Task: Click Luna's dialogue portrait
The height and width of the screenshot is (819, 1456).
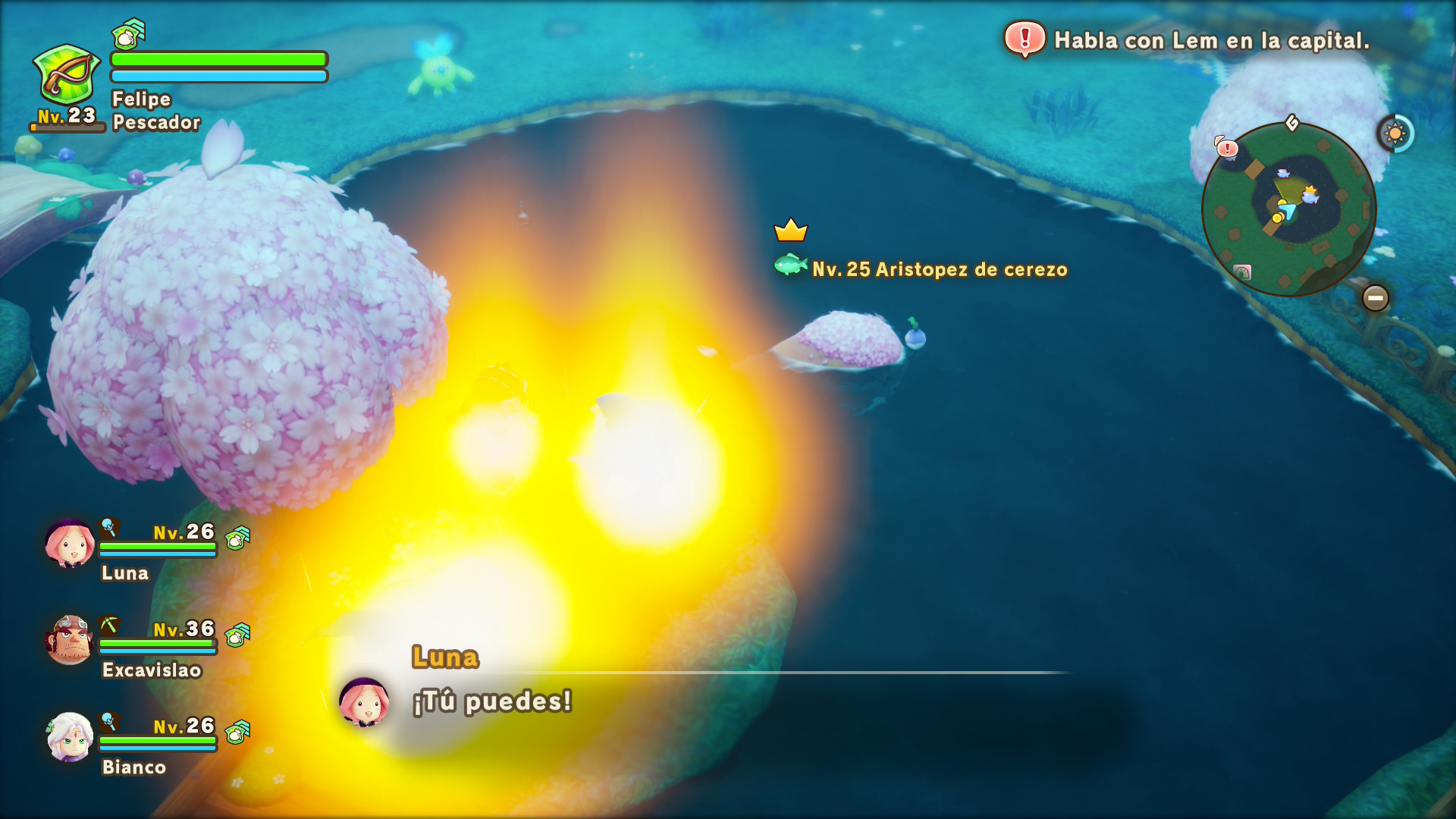Action: (364, 701)
